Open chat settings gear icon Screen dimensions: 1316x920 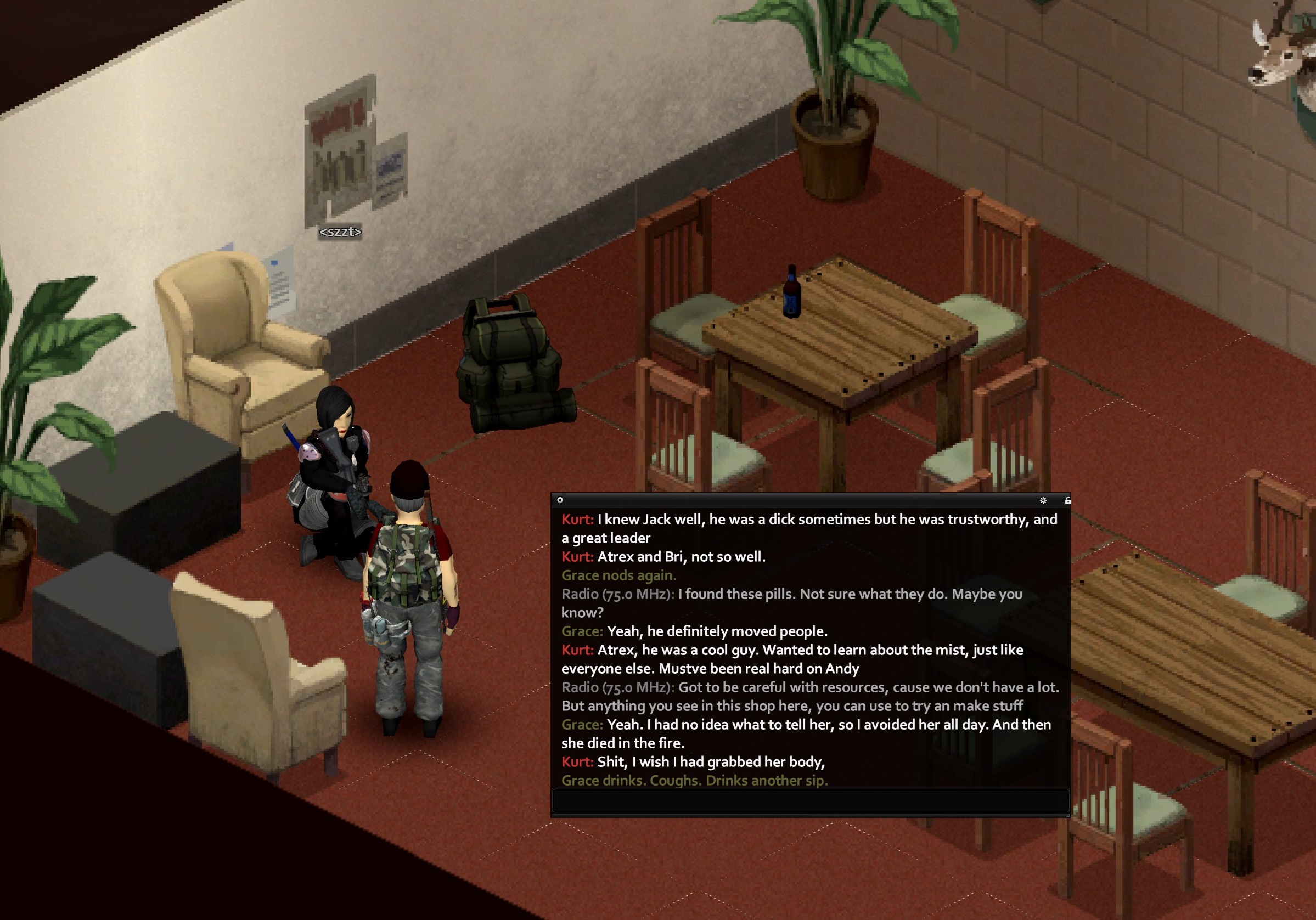[x=1043, y=500]
